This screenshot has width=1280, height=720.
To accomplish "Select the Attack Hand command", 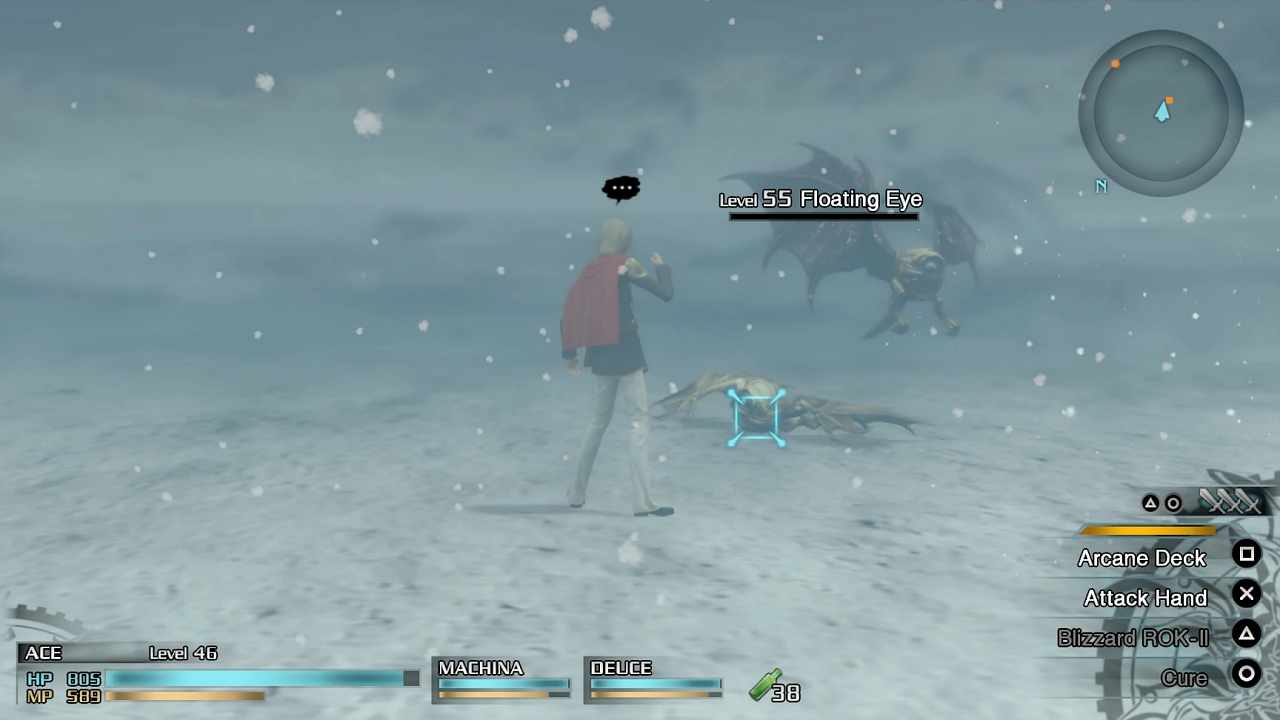I will [x=1145, y=598].
